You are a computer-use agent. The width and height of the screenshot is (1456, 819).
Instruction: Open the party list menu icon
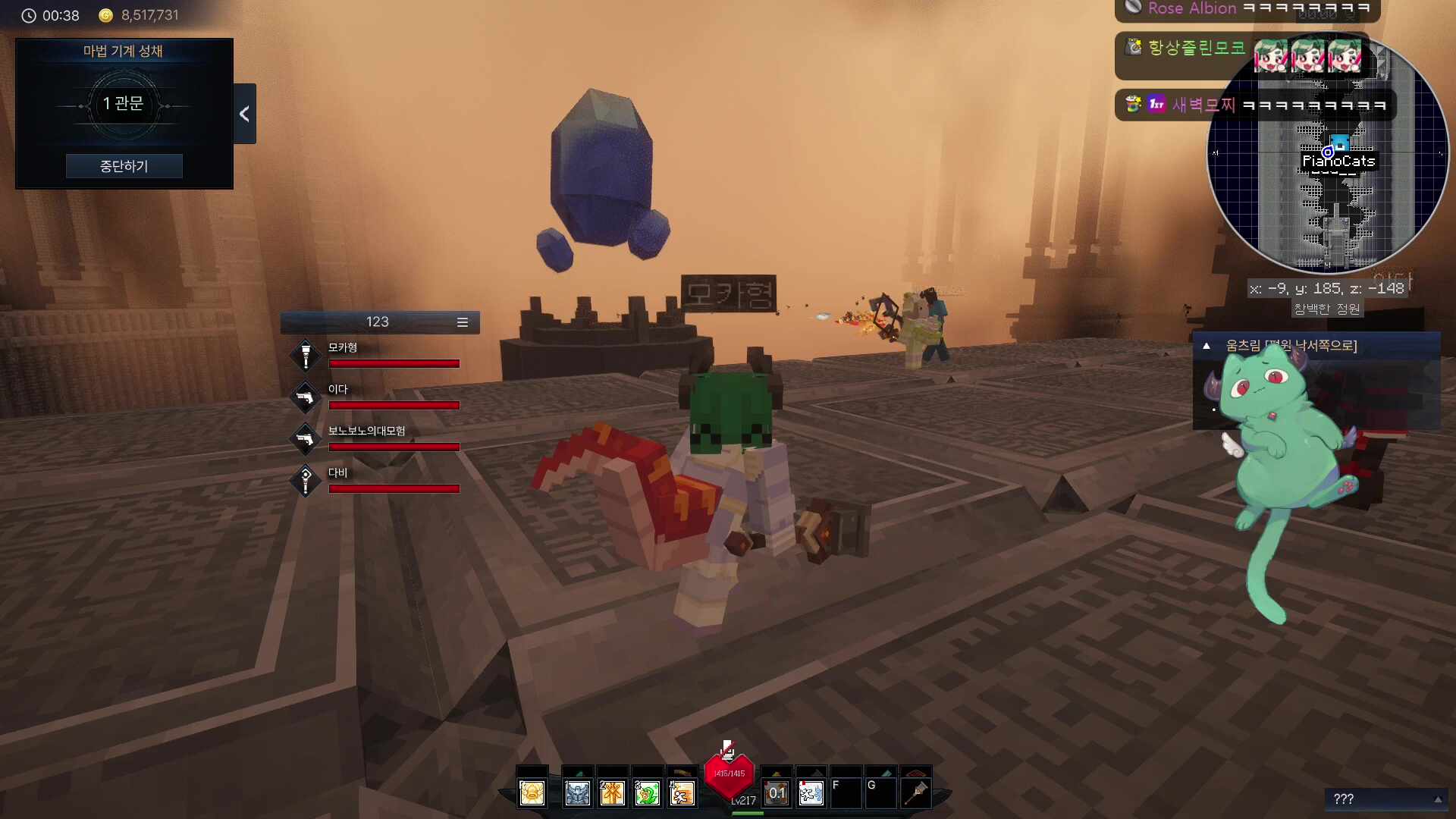tap(462, 322)
